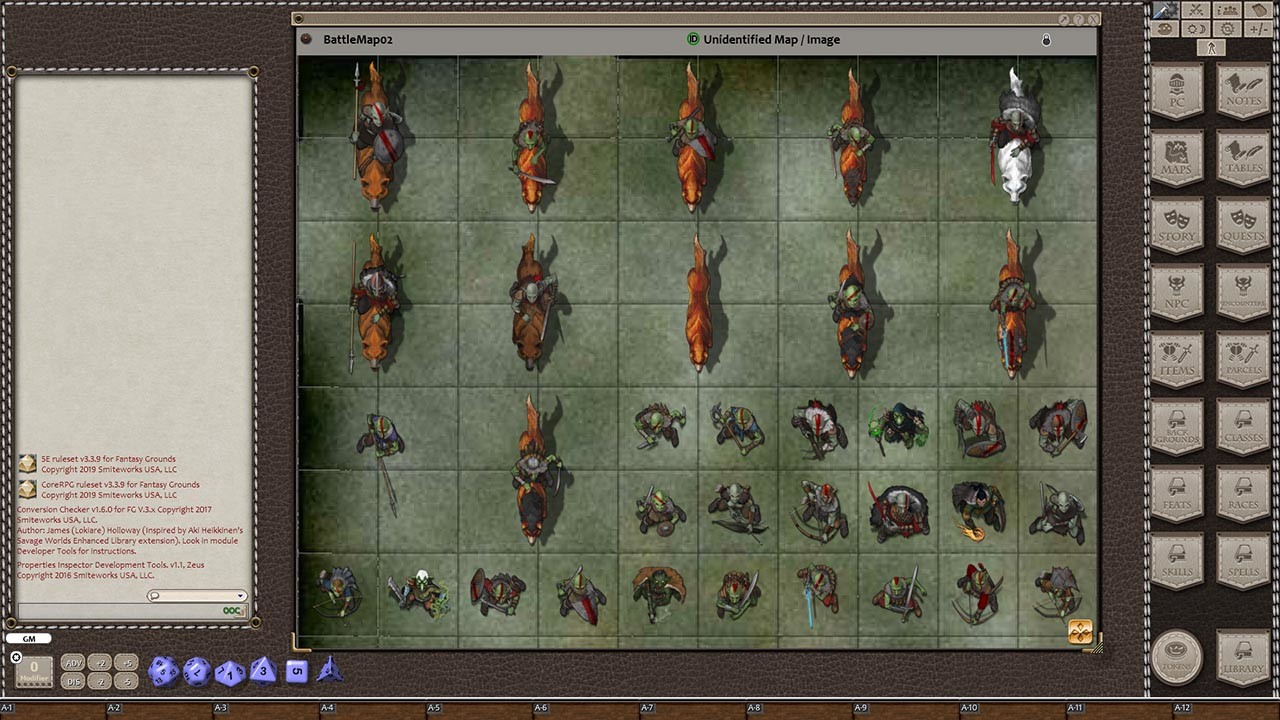Click the Modifier stack counter
Image resolution: width=1280 pixels, height=720 pixels.
pos(33,672)
